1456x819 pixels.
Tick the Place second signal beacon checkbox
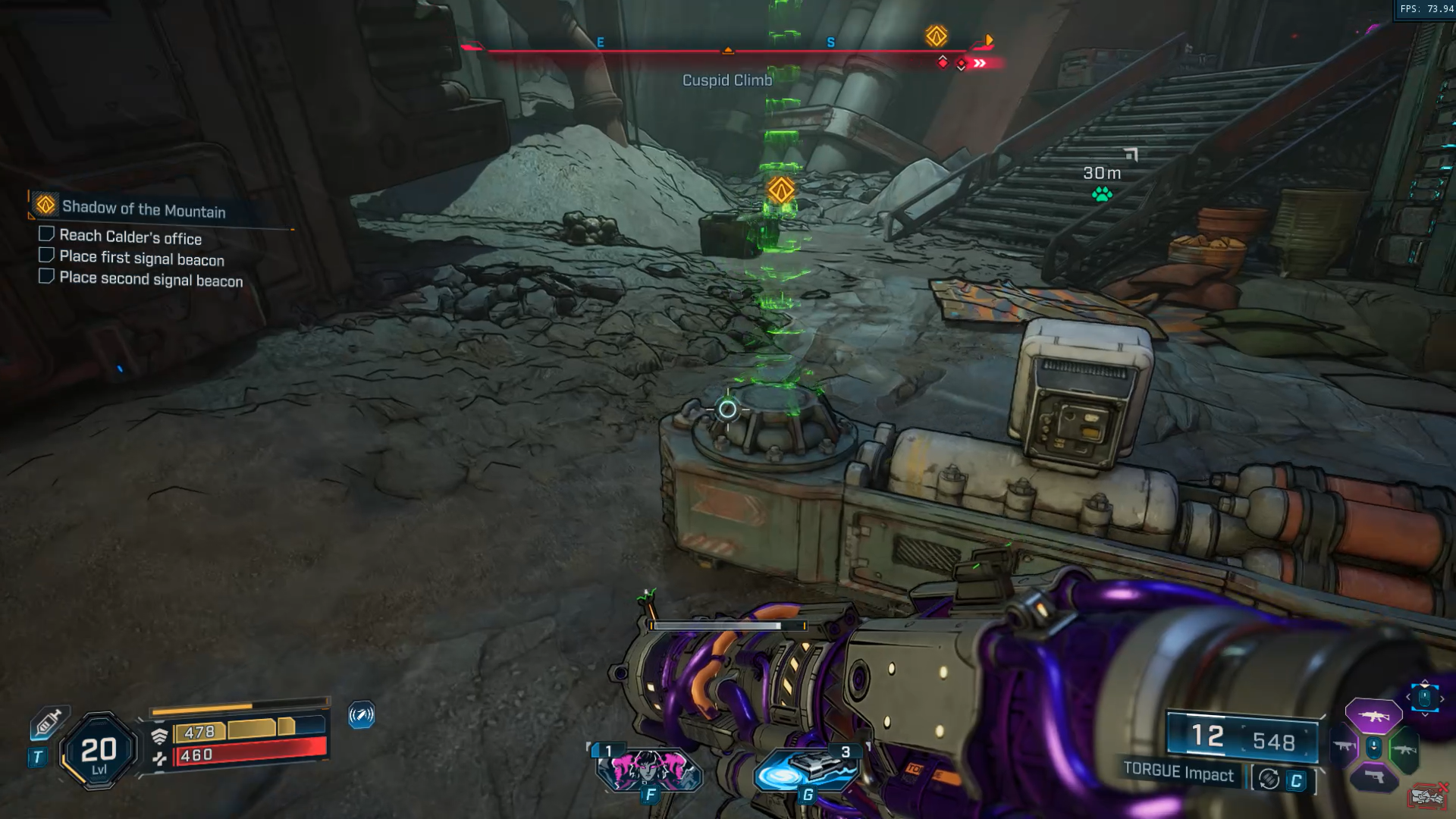point(46,276)
